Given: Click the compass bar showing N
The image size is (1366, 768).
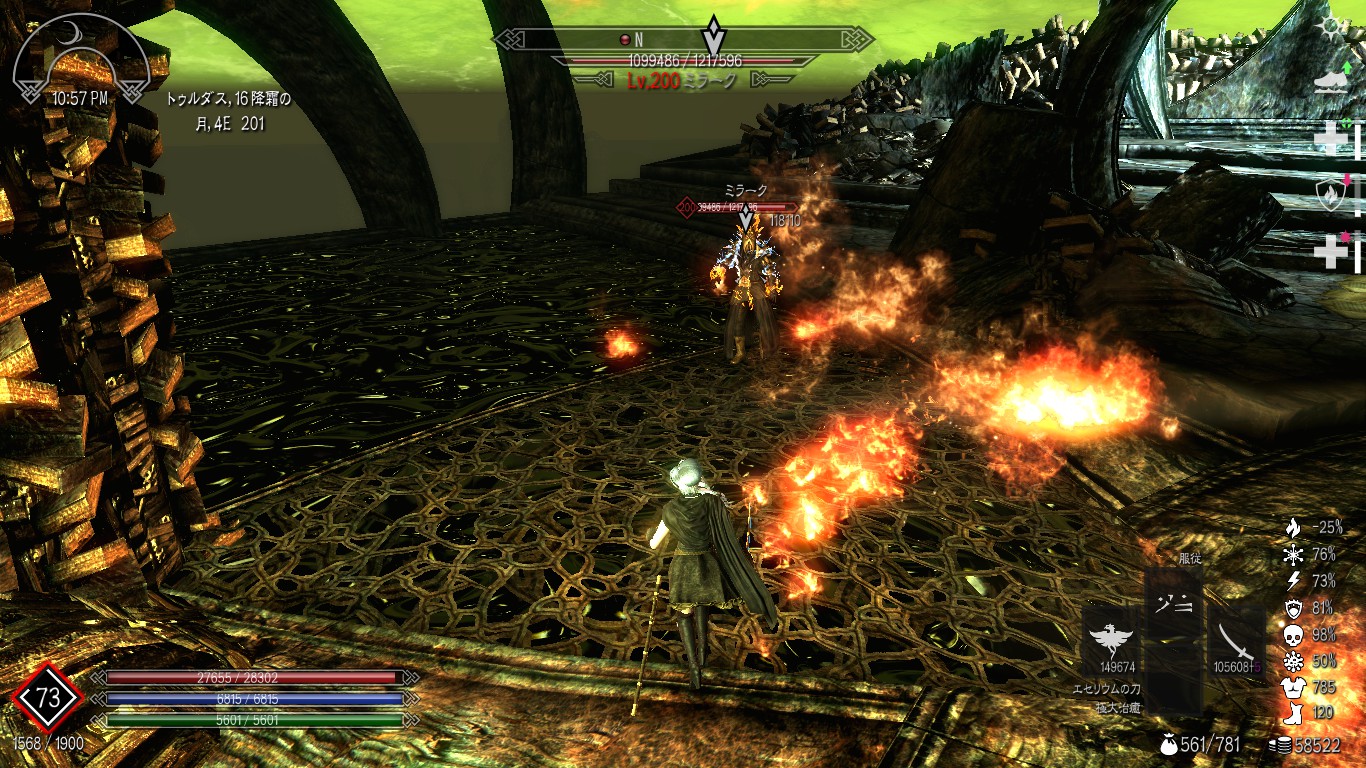Looking at the screenshot, I should (x=684, y=40).
